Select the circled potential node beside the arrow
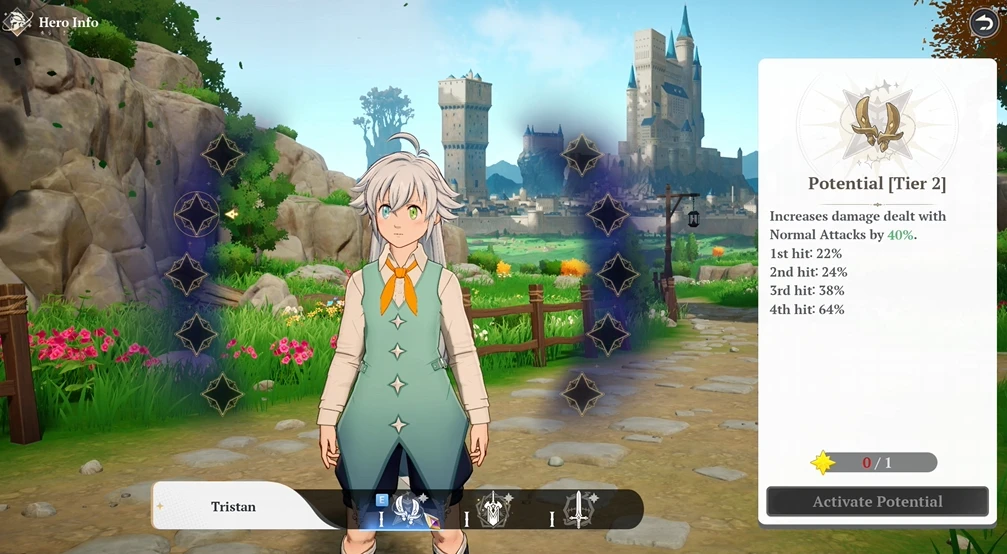The height and width of the screenshot is (554, 1007). 196,213
